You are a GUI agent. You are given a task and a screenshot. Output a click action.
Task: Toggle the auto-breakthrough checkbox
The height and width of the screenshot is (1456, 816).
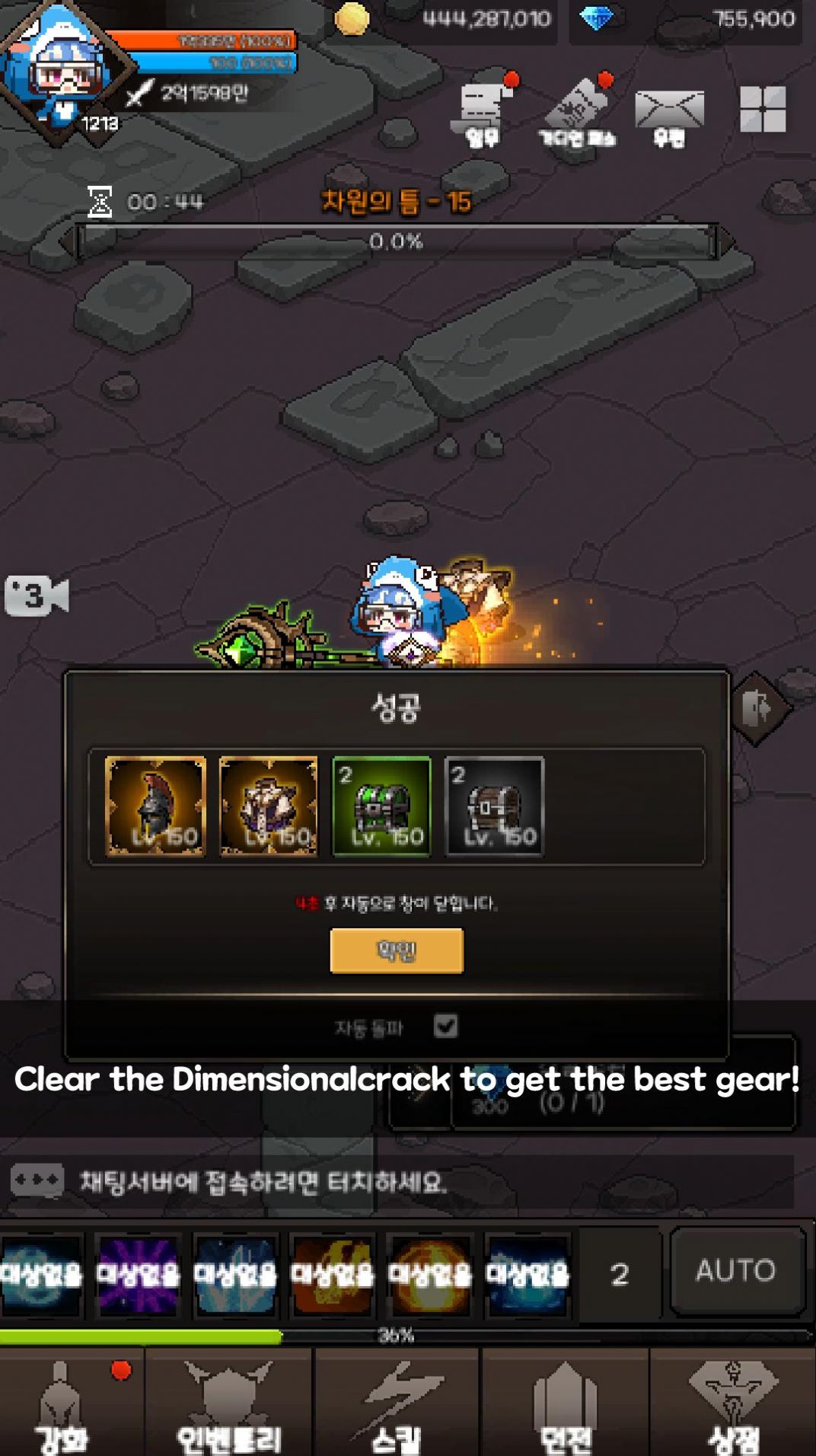(x=446, y=1026)
